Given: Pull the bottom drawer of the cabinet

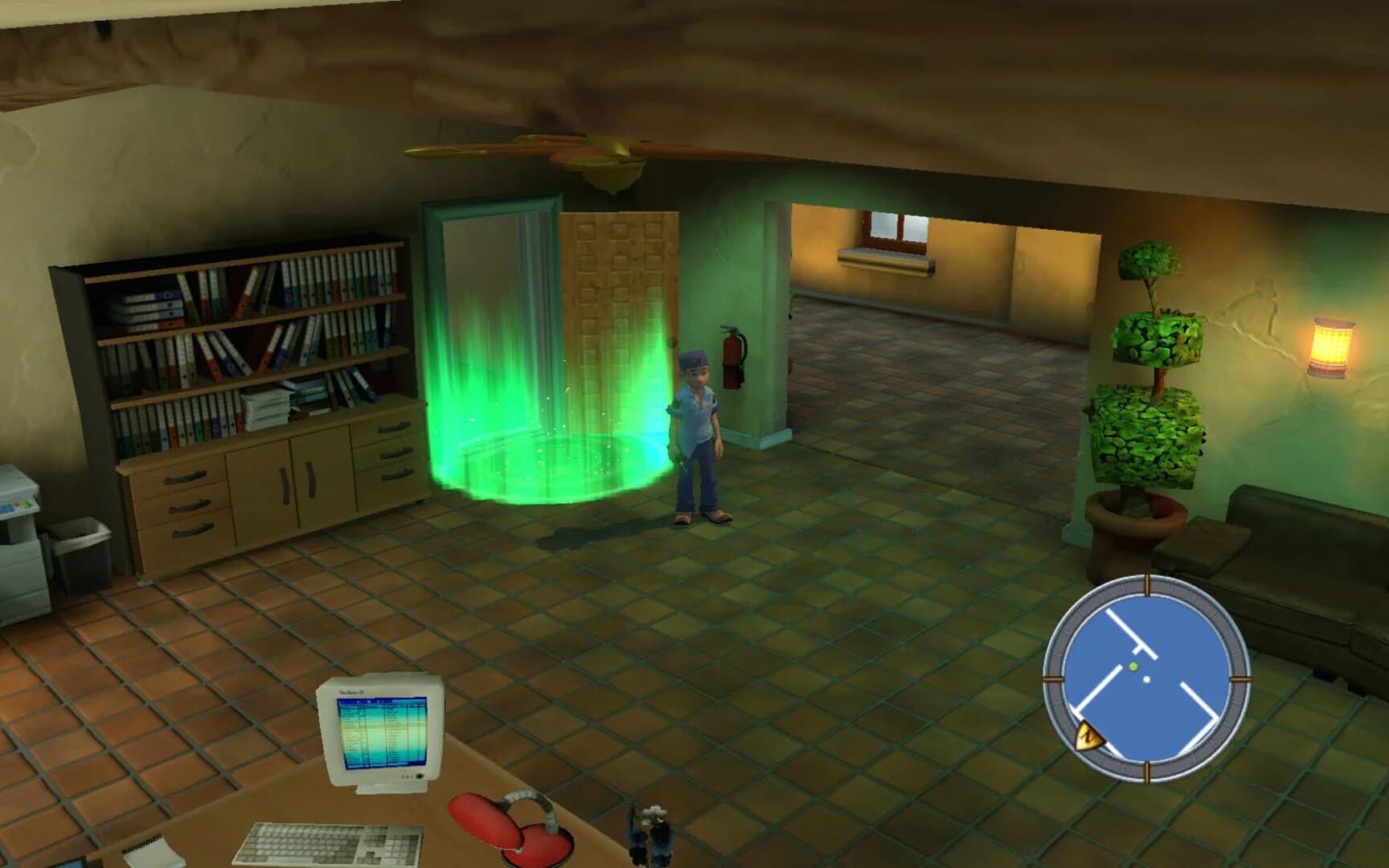Looking at the screenshot, I should [x=194, y=530].
